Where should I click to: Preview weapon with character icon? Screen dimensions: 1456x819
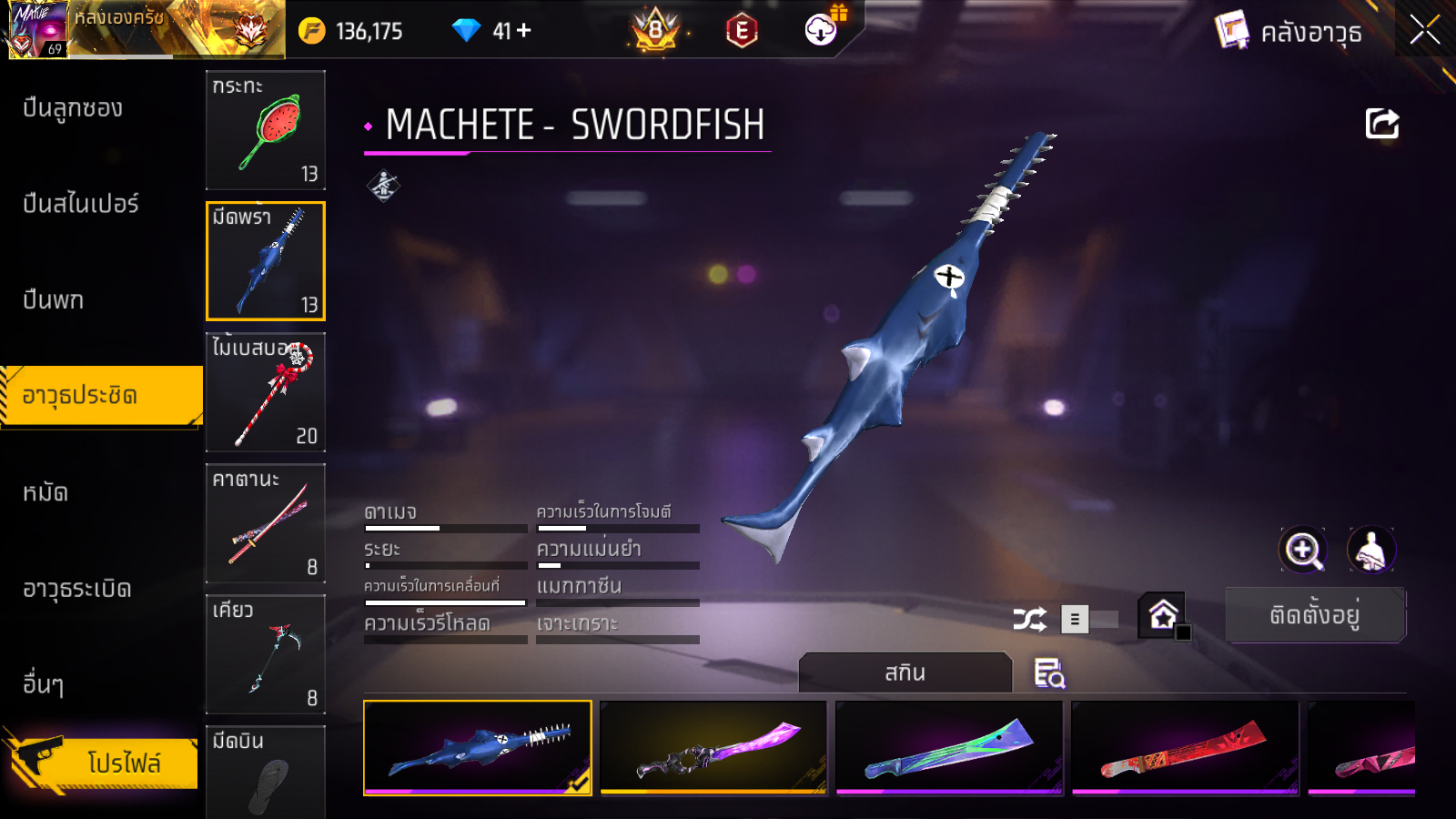click(x=1370, y=550)
